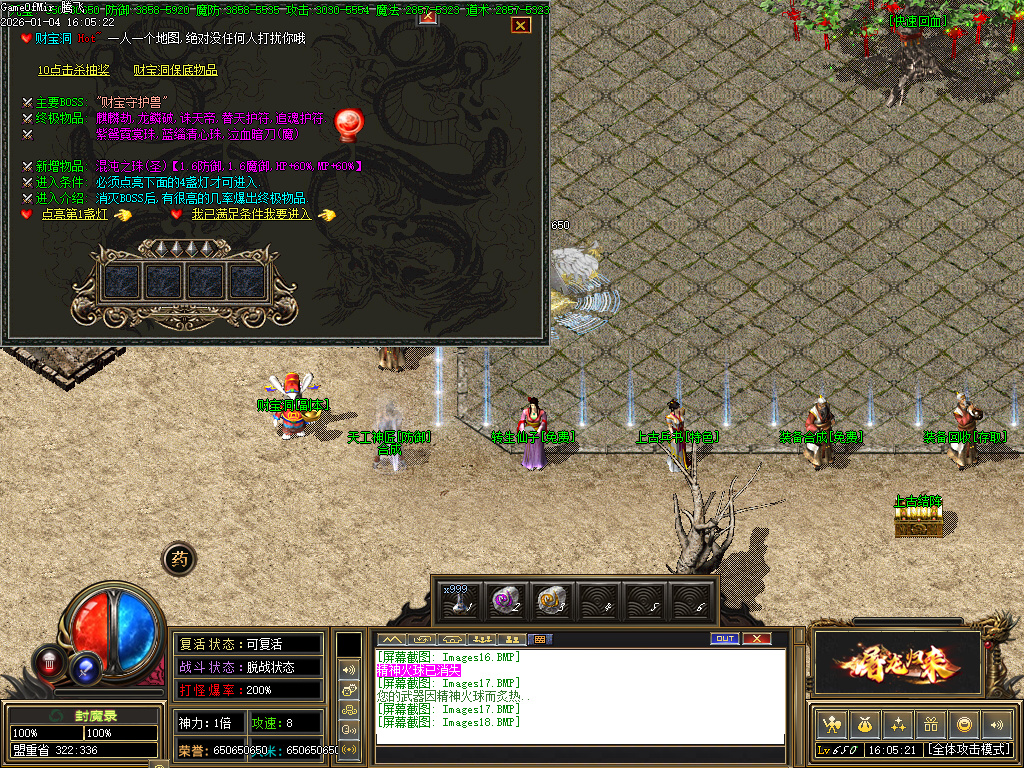1024x768 pixels.
Task: Select the purple scroll in hotbar slot 2
Action: [503, 600]
